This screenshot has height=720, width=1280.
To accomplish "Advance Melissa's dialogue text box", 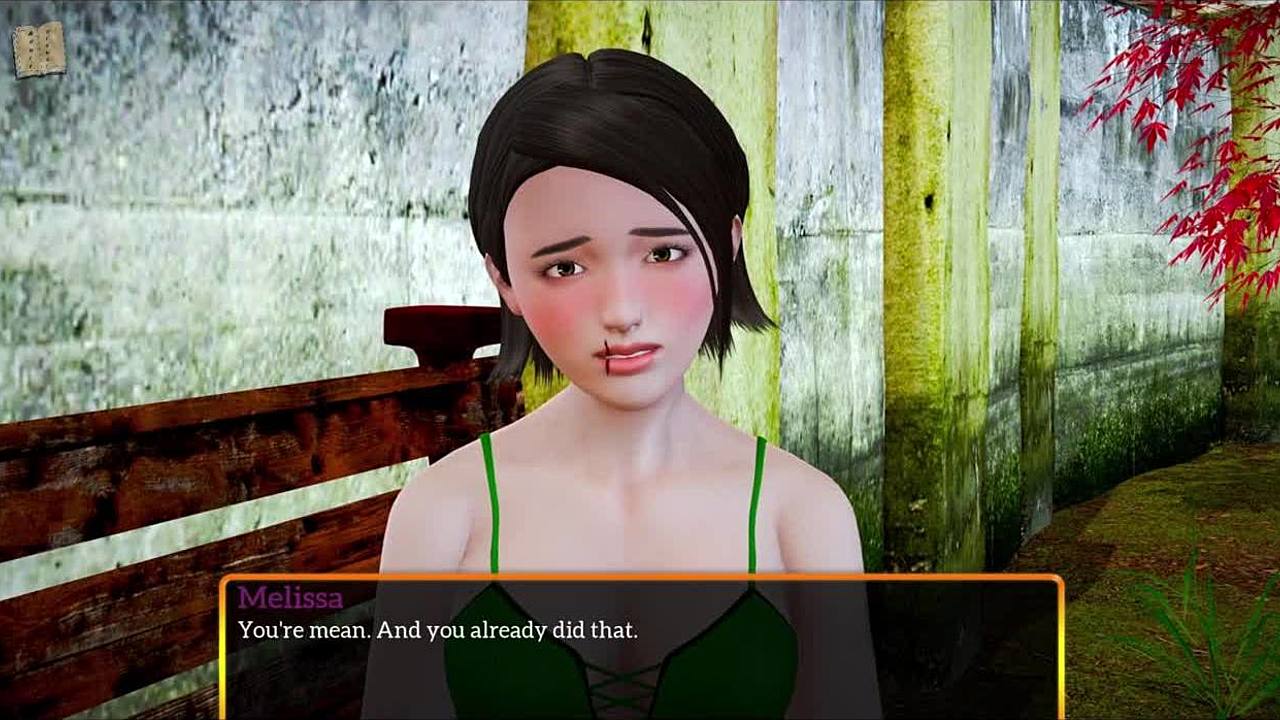I will pyautogui.click(x=640, y=647).
